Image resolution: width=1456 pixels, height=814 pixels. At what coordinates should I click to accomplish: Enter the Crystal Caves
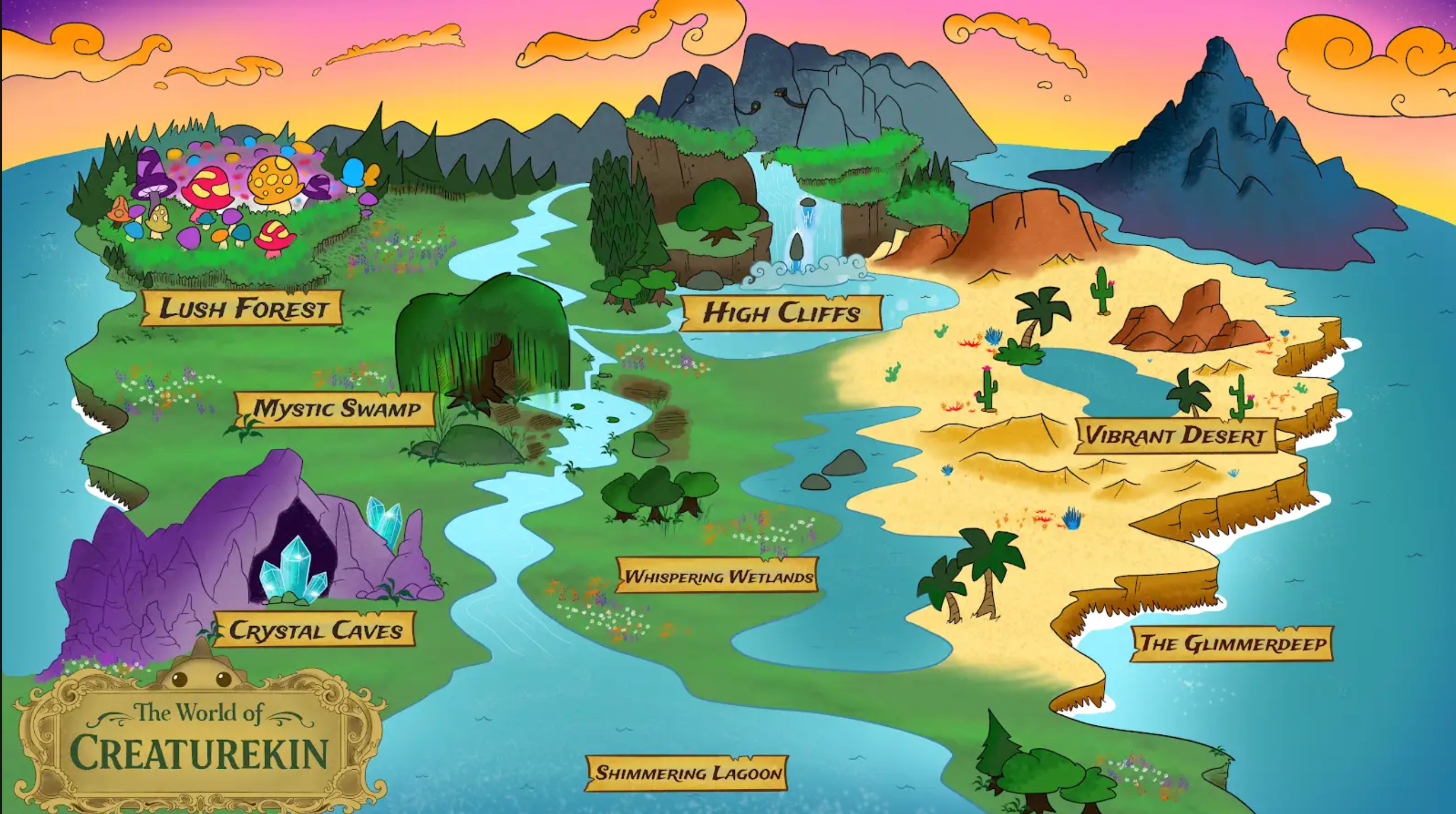tap(315, 630)
